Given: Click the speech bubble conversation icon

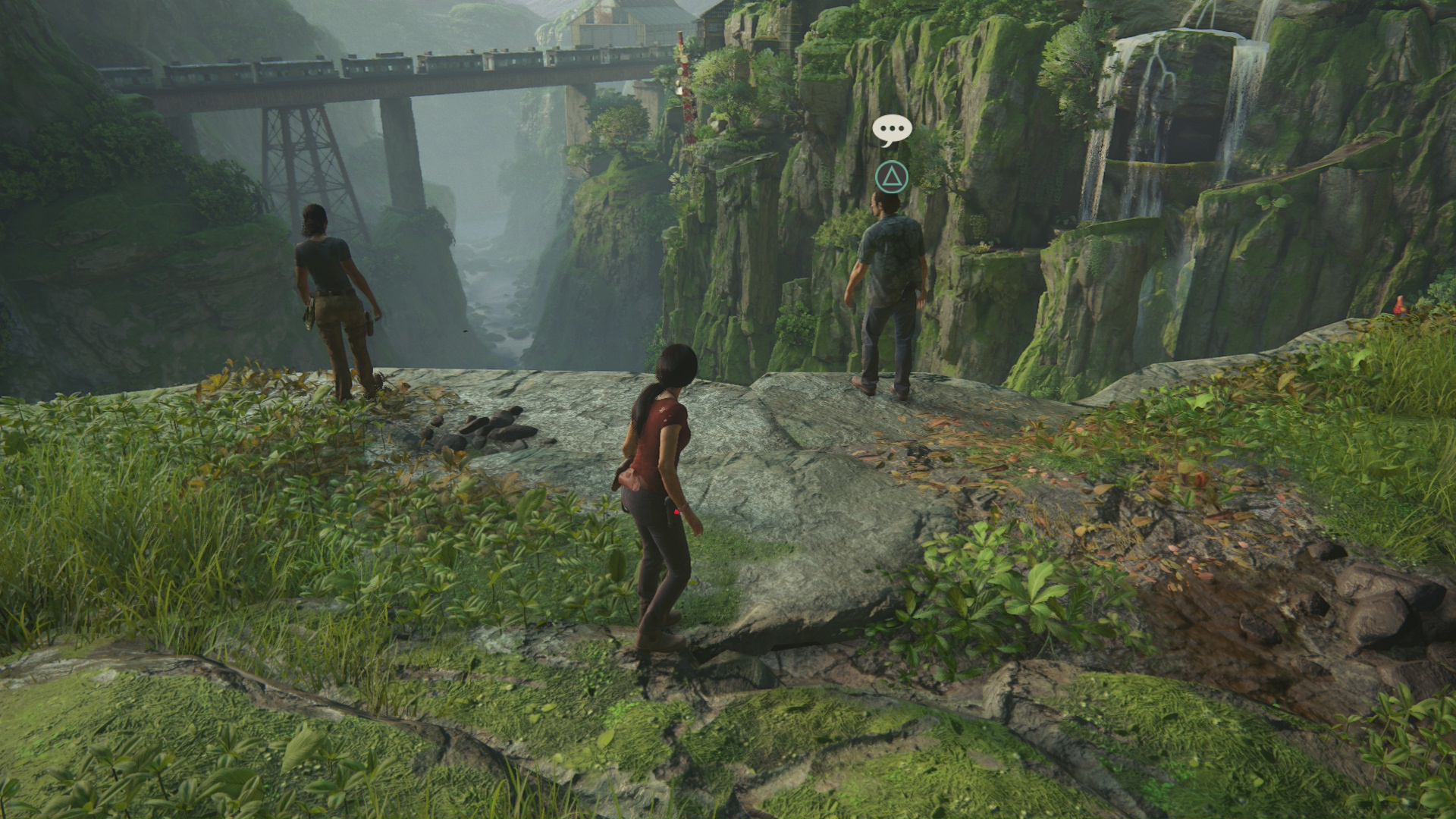Looking at the screenshot, I should point(891,130).
